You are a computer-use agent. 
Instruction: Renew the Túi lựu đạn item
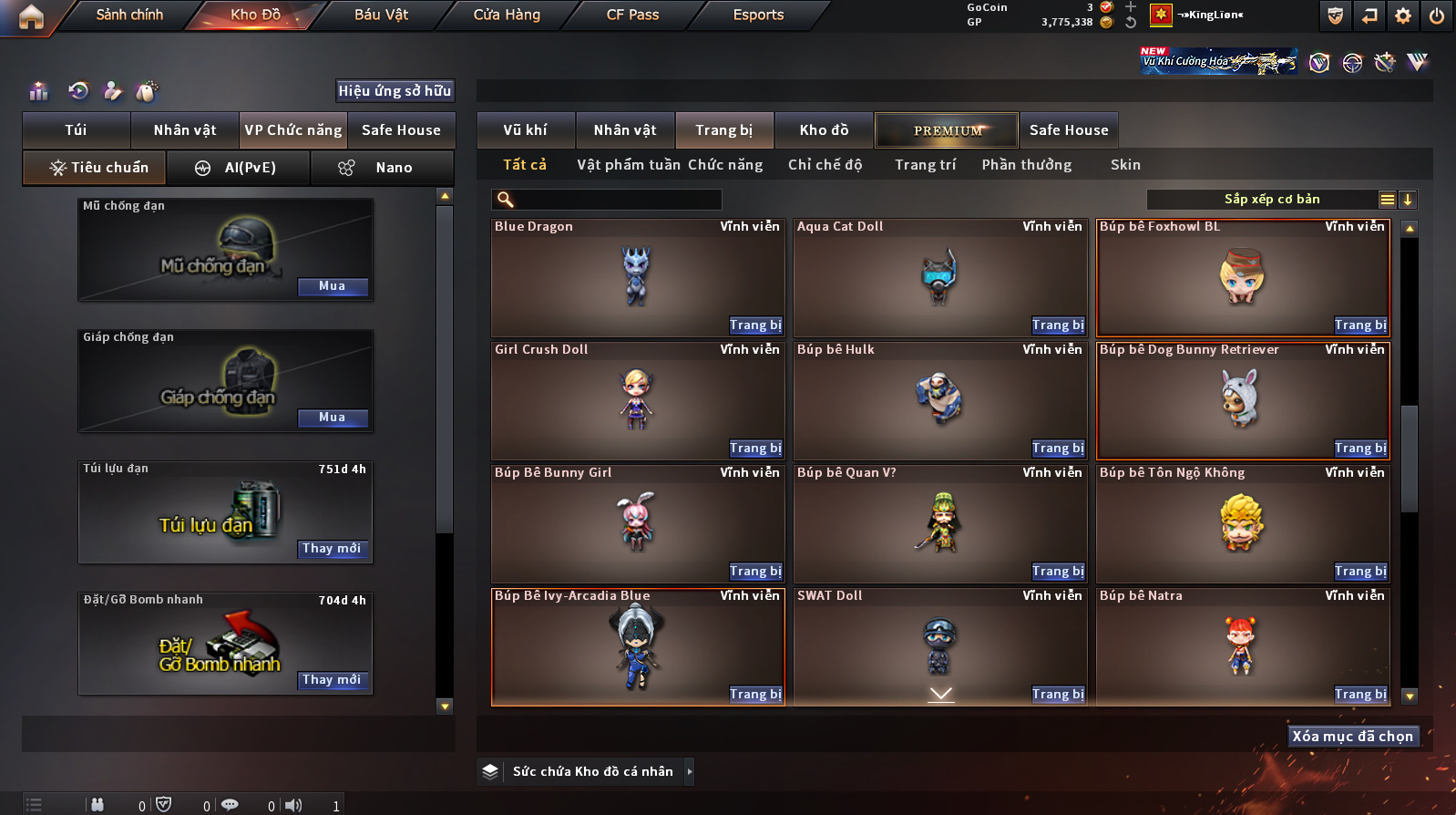click(x=333, y=549)
